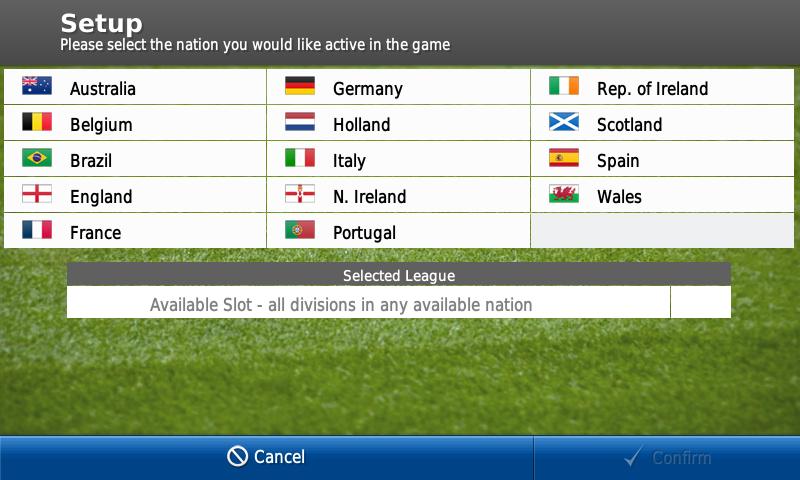This screenshot has height=480, width=800.
Task: Cancel the nation setup
Action: (266, 457)
